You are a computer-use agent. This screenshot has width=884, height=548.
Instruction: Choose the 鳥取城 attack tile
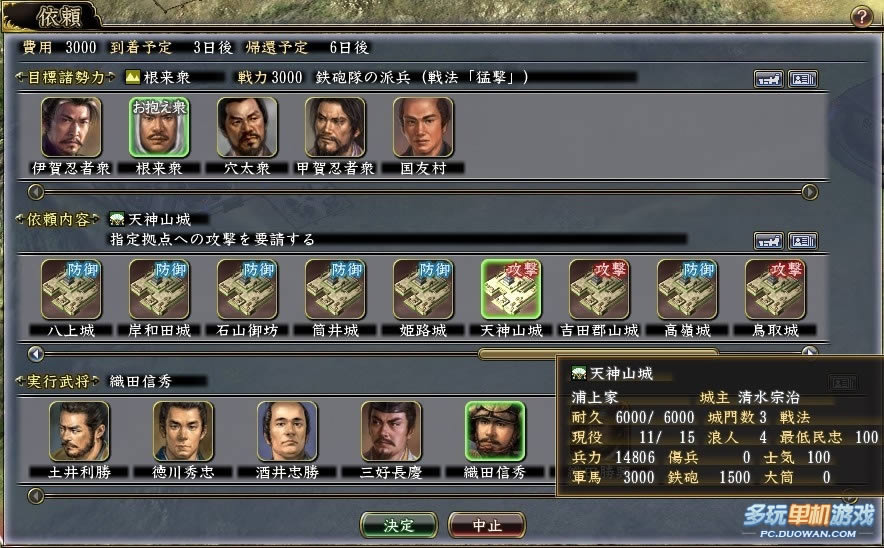pyautogui.click(x=775, y=289)
